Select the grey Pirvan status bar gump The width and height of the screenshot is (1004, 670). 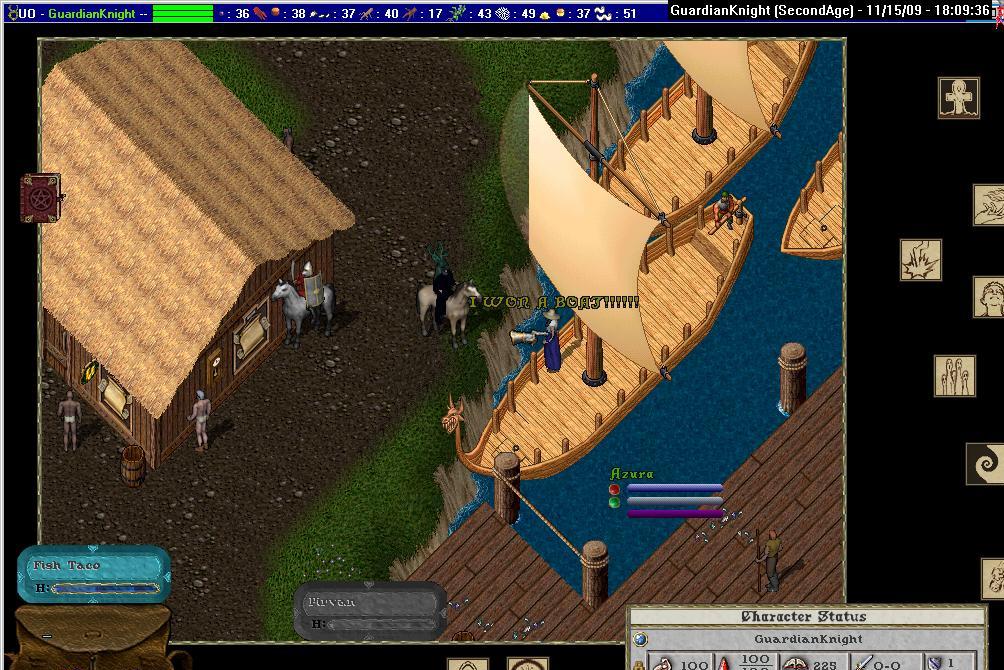pos(370,611)
